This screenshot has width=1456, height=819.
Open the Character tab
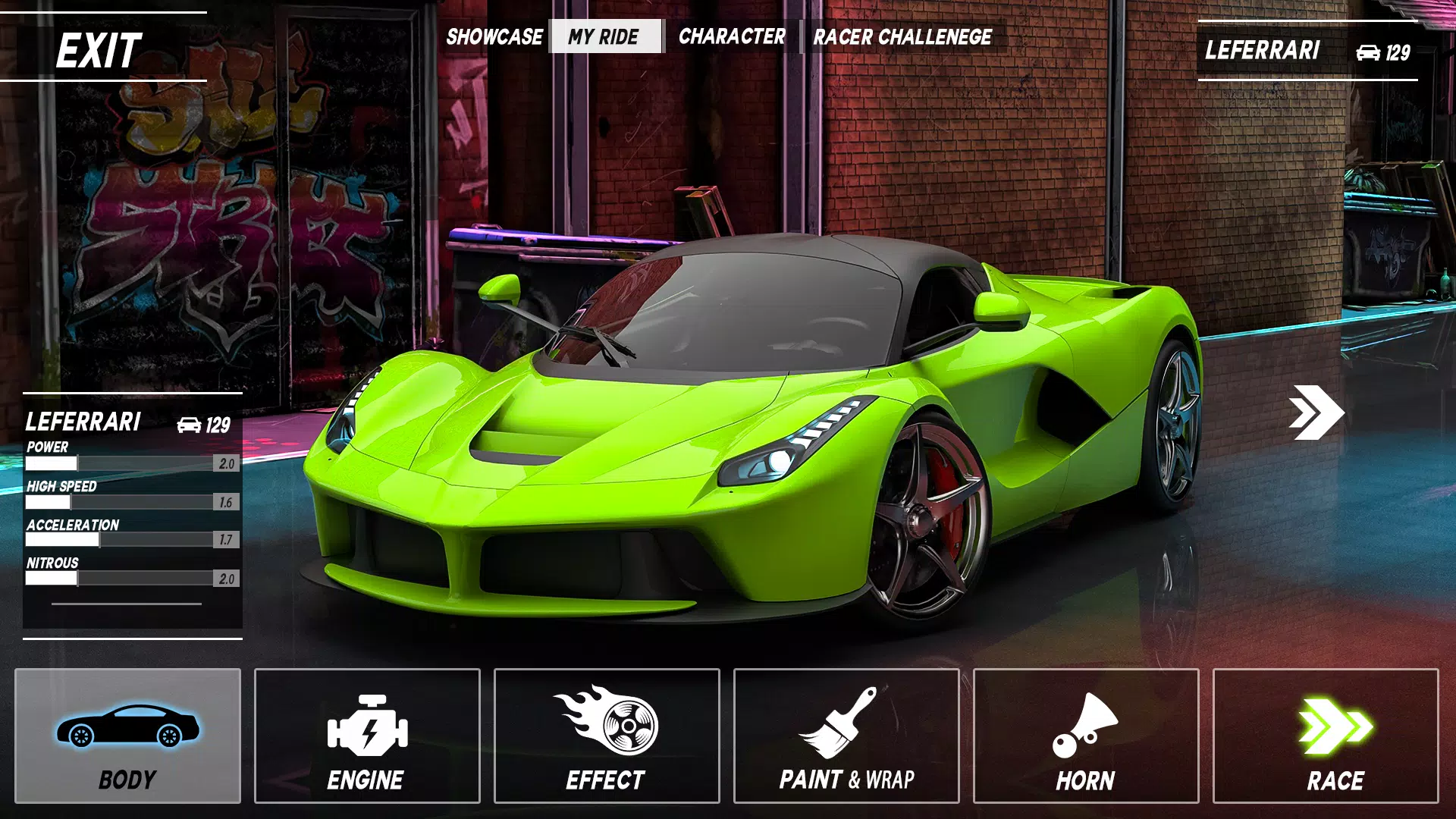732,36
